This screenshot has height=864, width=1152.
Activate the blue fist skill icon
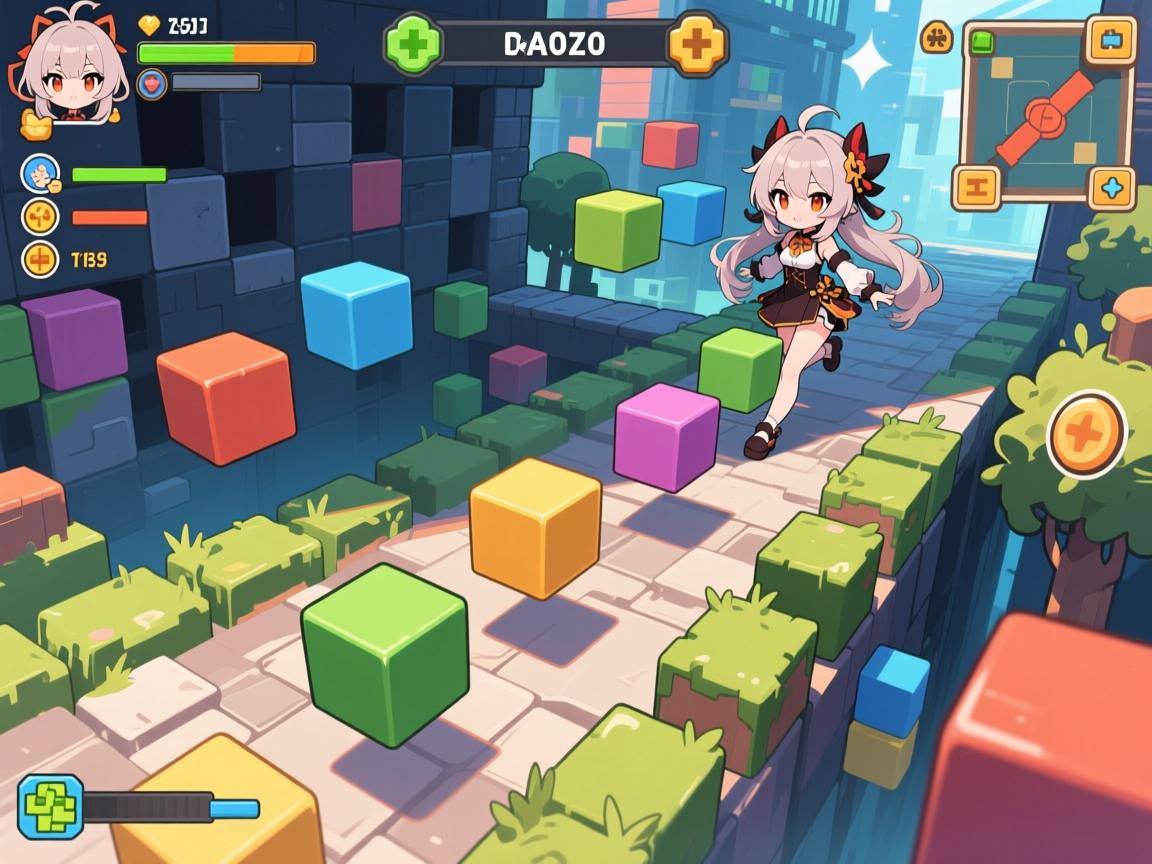tap(40, 174)
